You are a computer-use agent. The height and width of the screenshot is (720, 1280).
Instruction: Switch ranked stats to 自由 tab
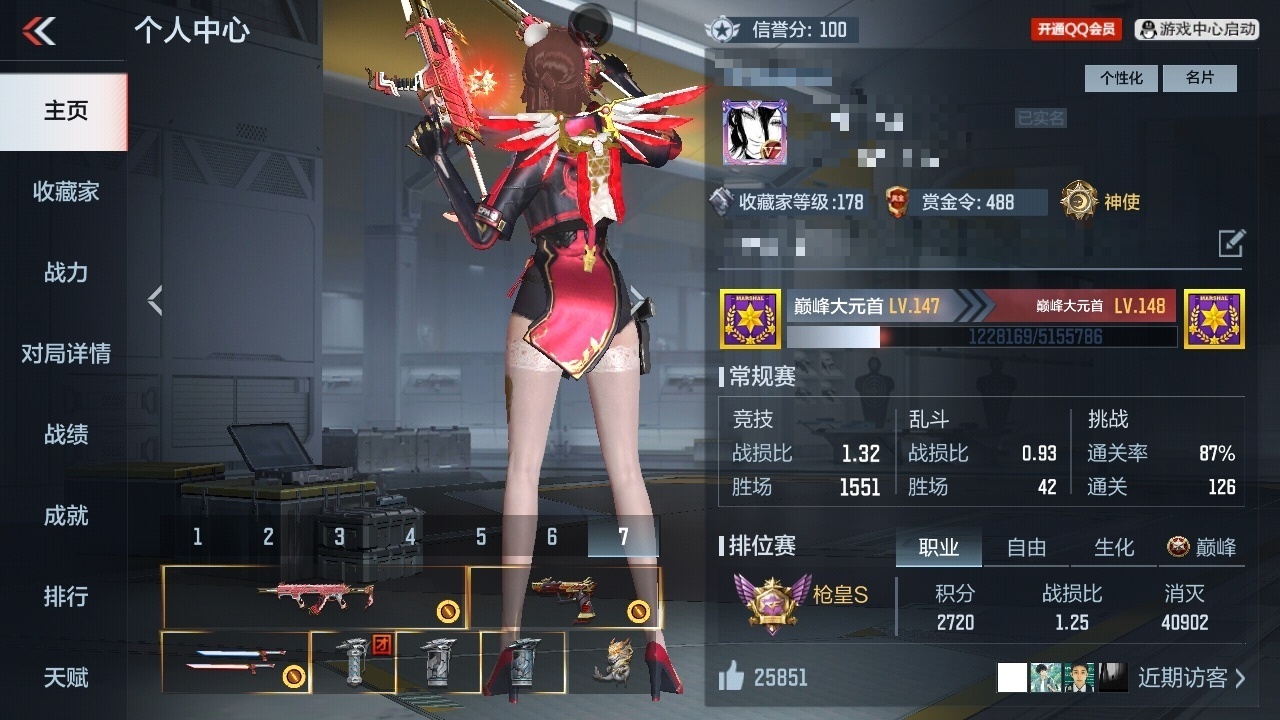click(1026, 547)
